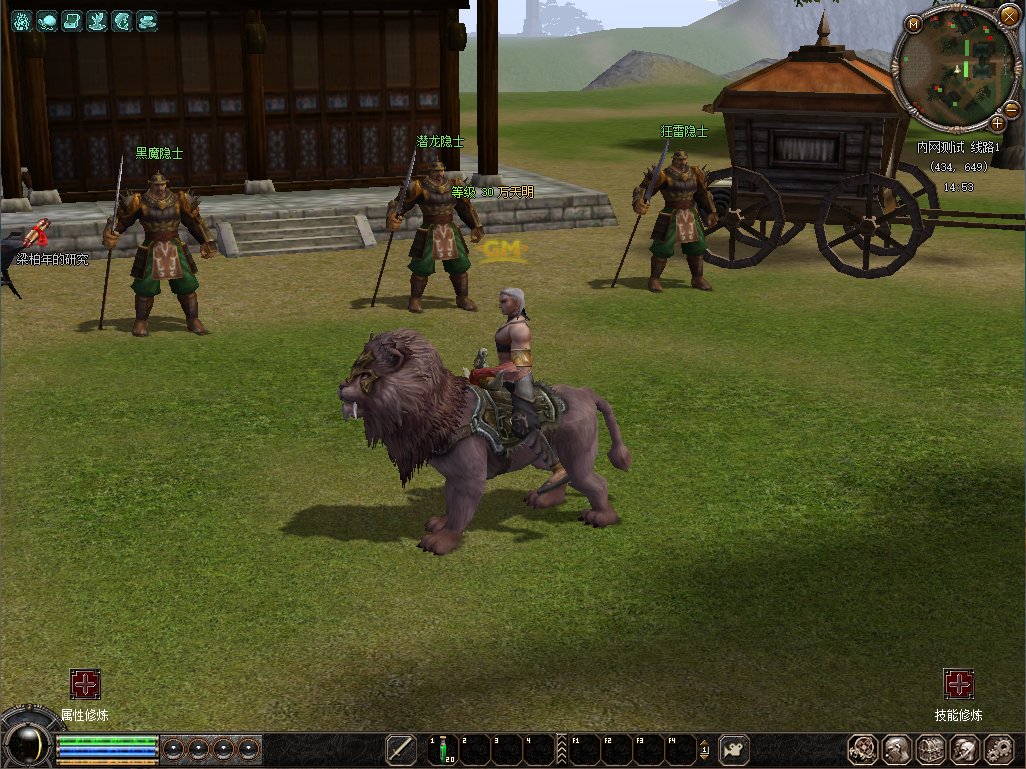Toggle the camera icon beside the hotbar
This screenshot has height=769, width=1026.
tap(735, 749)
